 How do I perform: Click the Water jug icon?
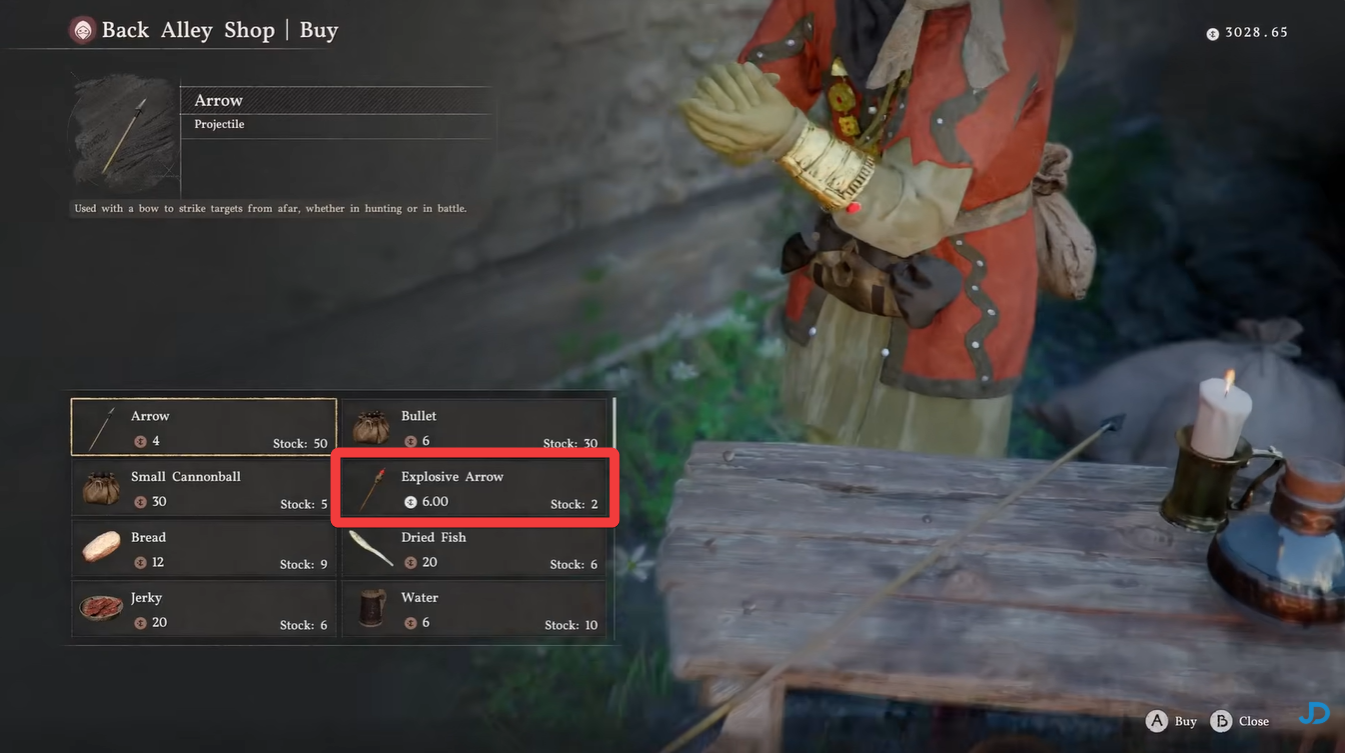click(371, 608)
